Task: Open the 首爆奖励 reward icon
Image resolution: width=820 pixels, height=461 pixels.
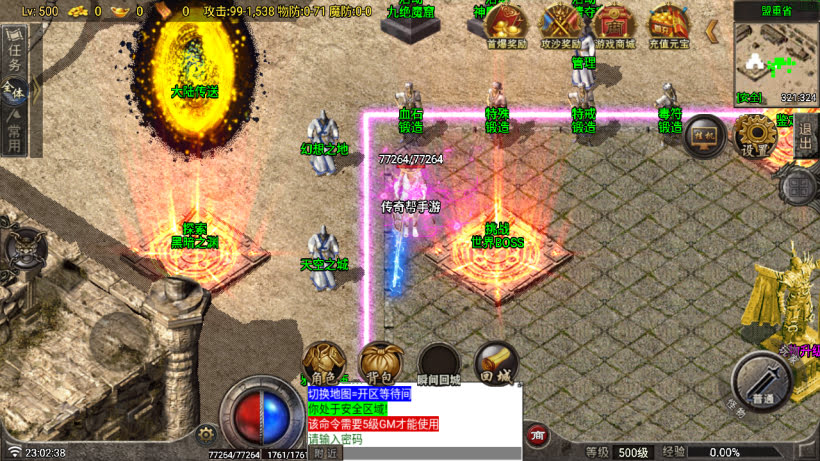Action: tap(507, 25)
